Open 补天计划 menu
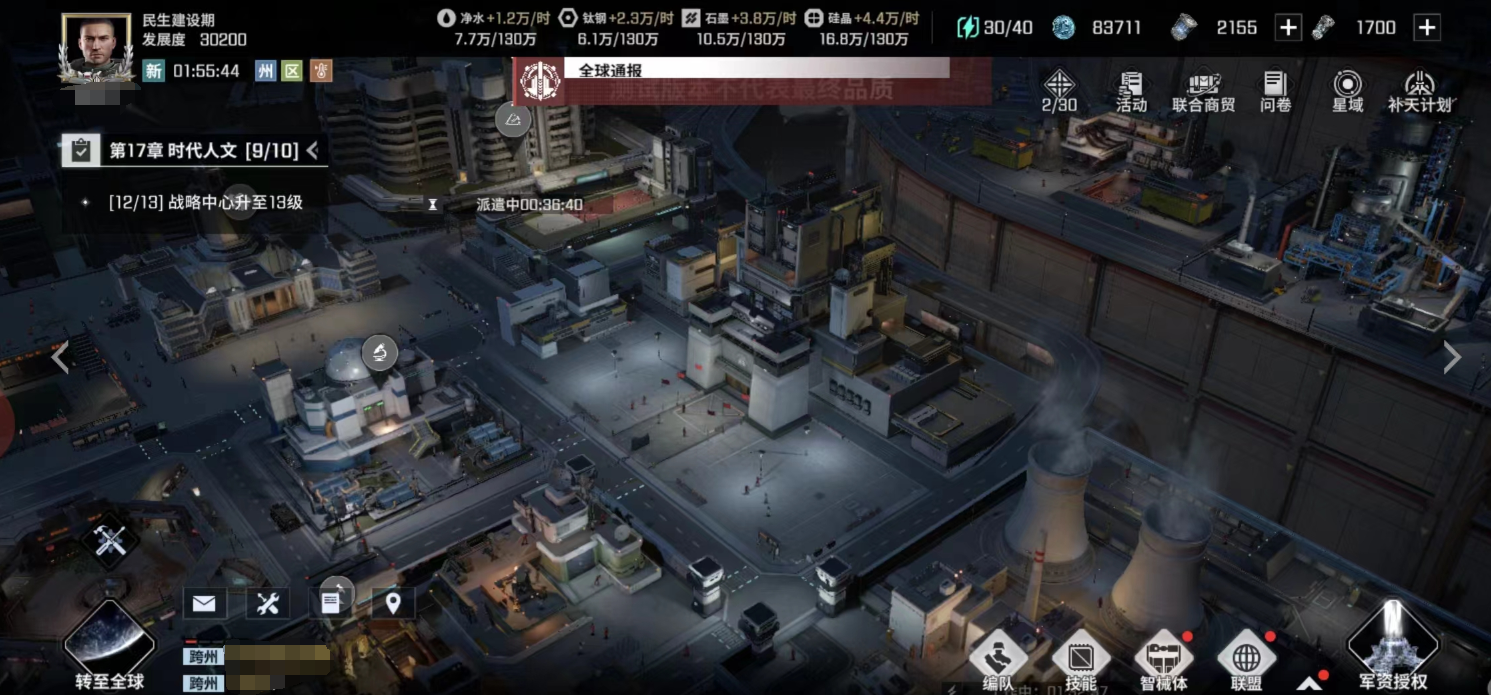This screenshot has height=695, width=1491. coord(1419,90)
